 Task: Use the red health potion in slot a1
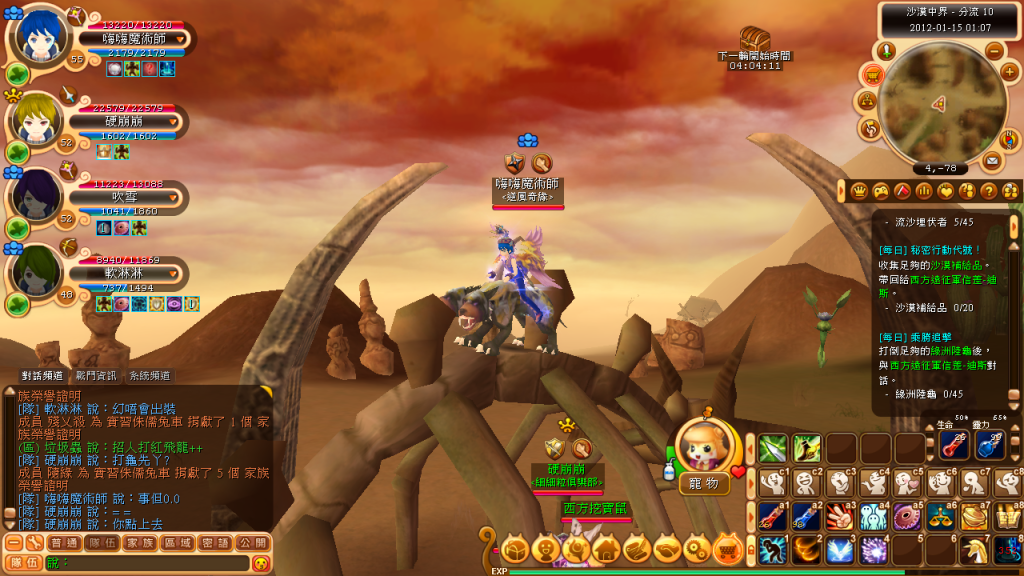tap(772, 515)
